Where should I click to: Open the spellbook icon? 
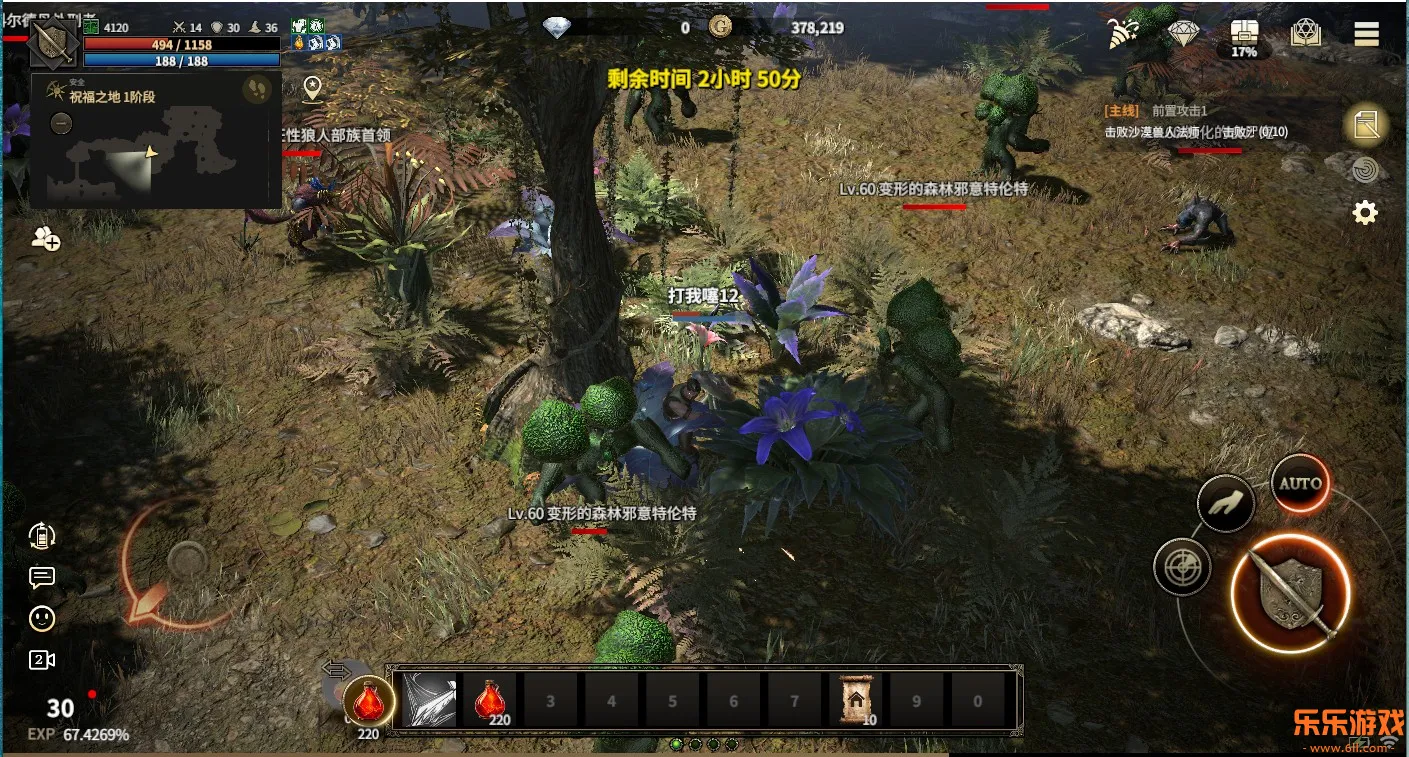click(x=1306, y=34)
